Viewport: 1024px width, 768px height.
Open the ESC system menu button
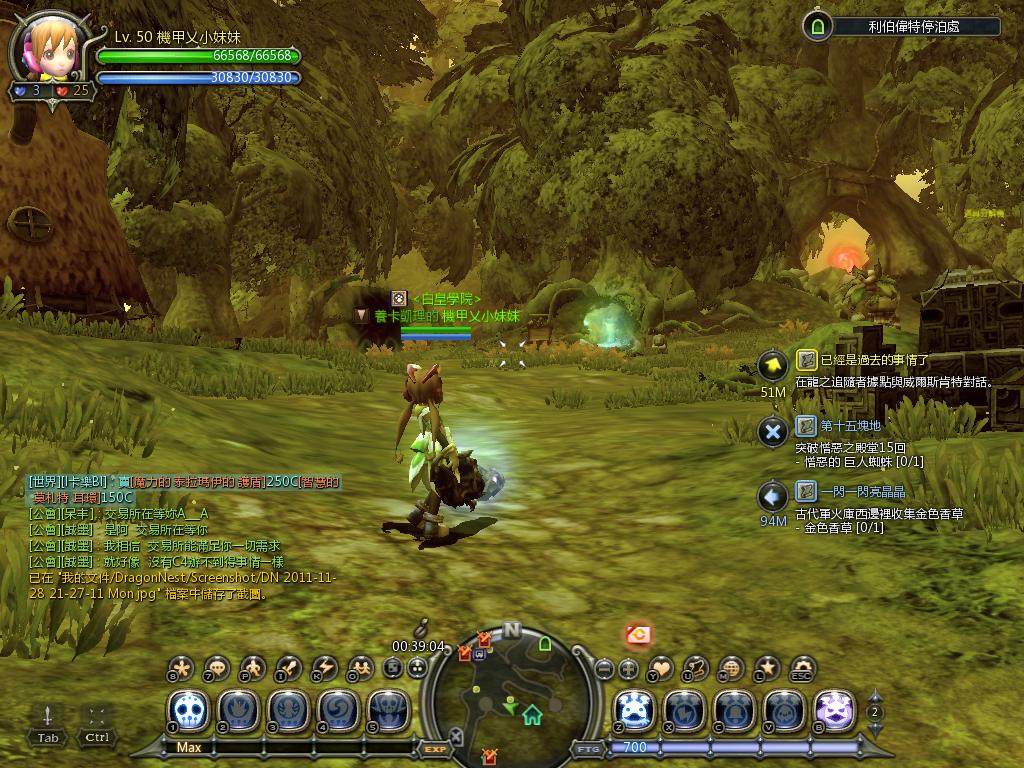(x=802, y=668)
